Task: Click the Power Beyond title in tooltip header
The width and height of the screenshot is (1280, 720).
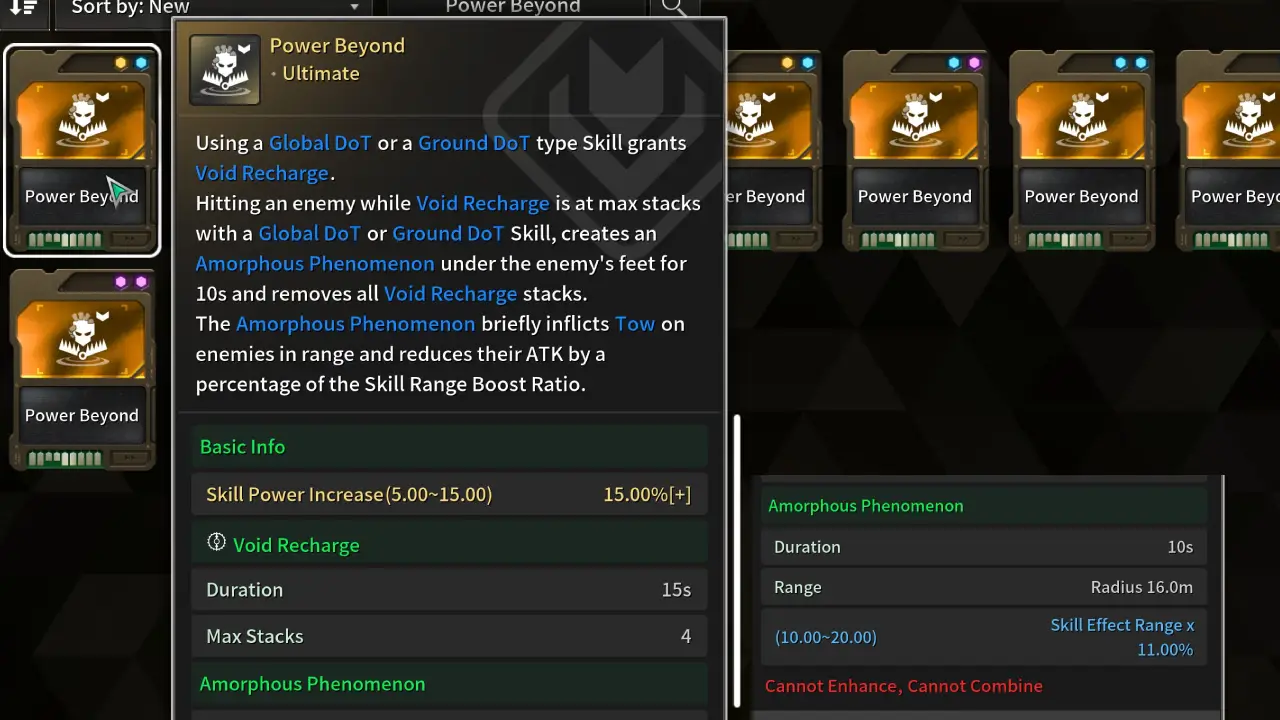Action: tap(337, 45)
